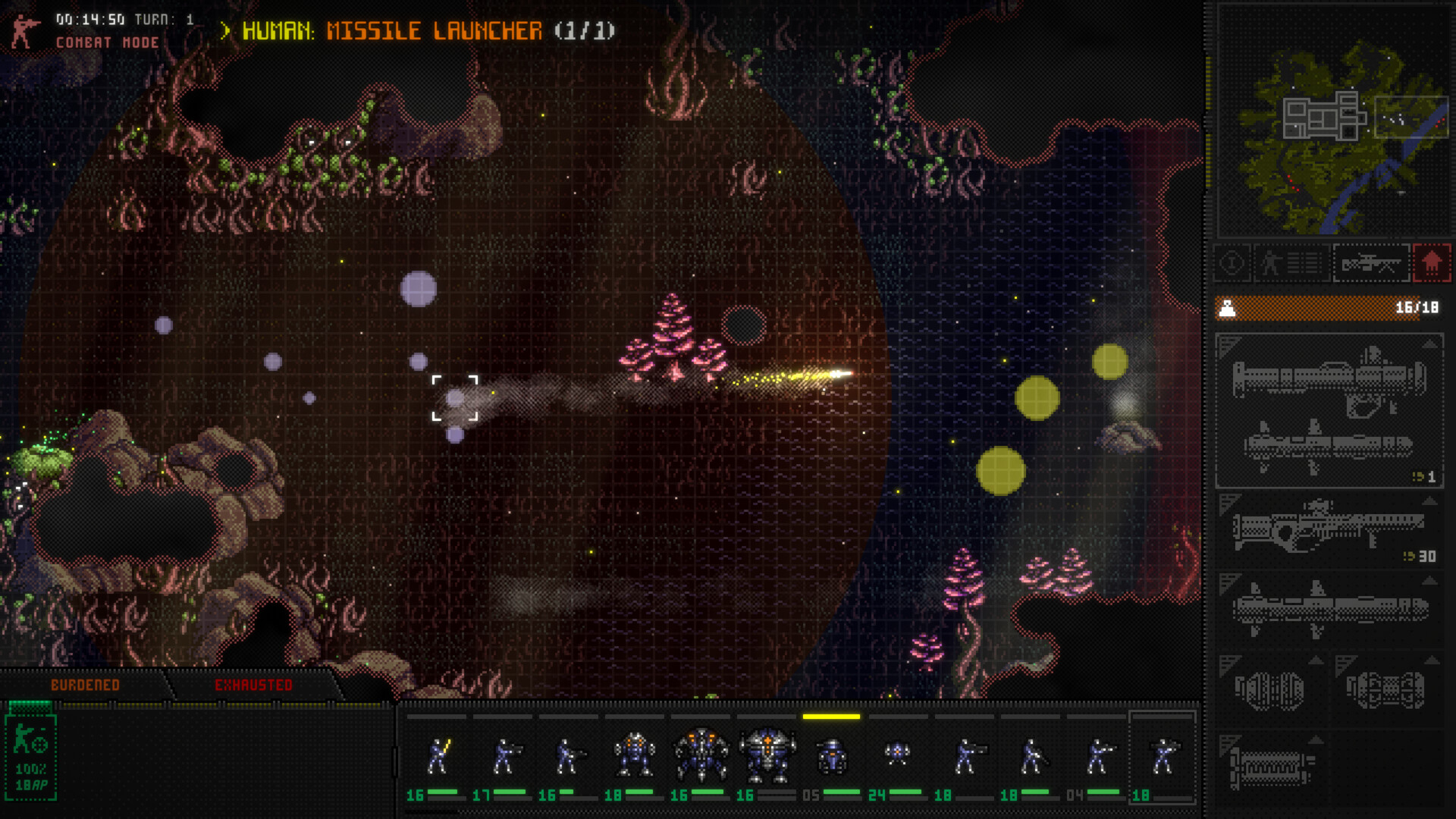Screen dimensions: 1456x819
Task: Switch to the soldier stats list tab
Action: point(1292,264)
